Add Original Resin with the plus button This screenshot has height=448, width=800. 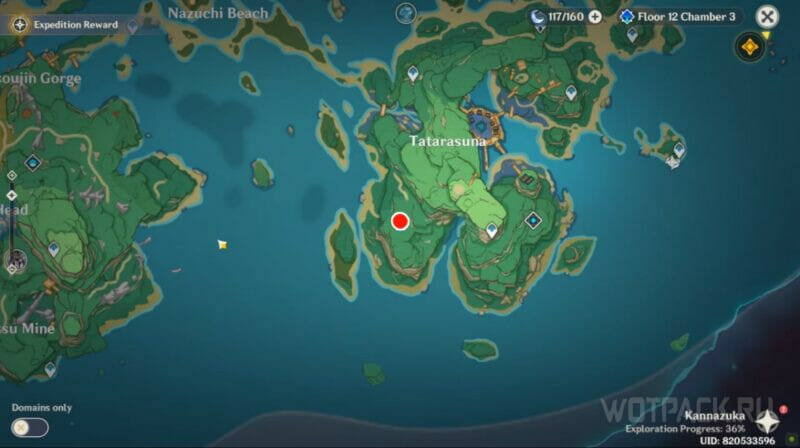tap(595, 16)
